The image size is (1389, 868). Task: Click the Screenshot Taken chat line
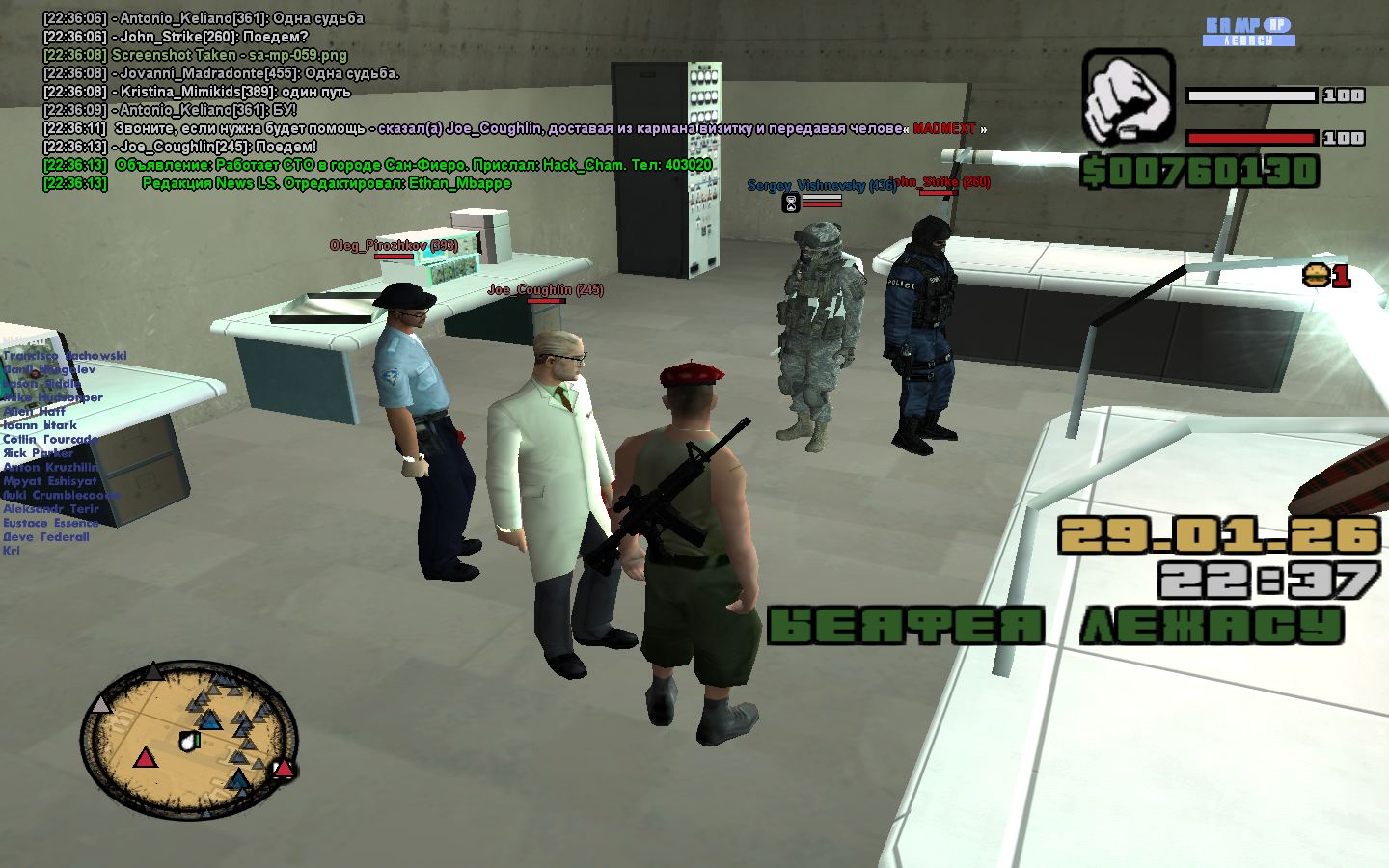coord(229,55)
